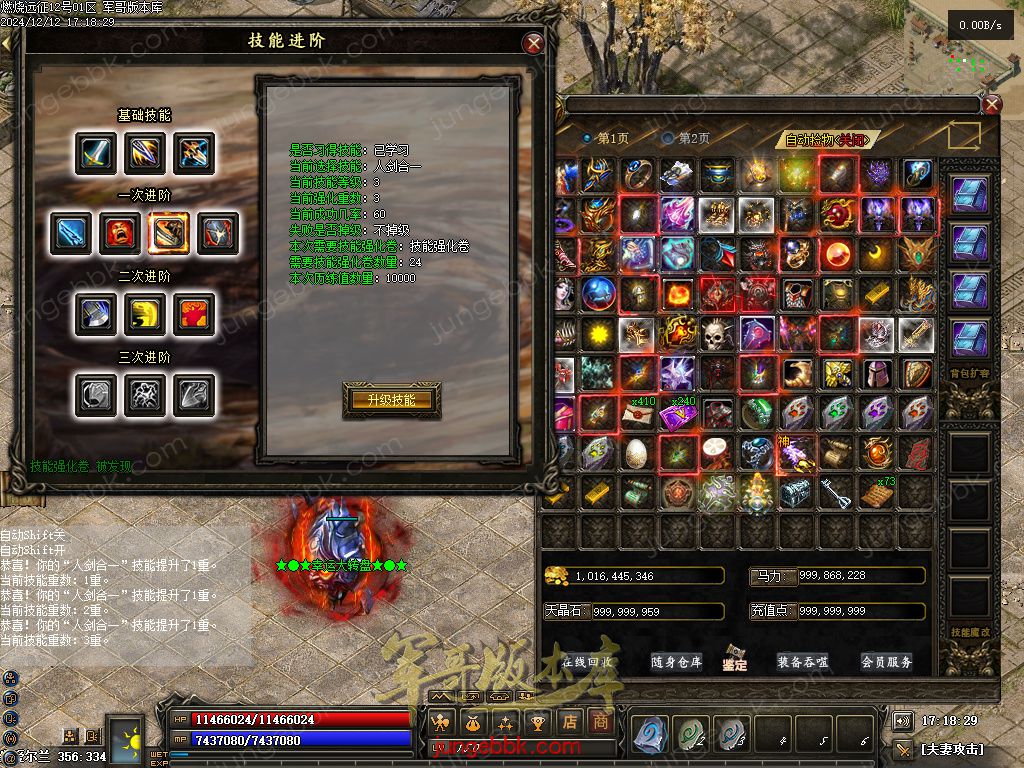This screenshot has height=768, width=1024.
Task: Open 装备吞噬 equipment devour
Action: point(802,662)
